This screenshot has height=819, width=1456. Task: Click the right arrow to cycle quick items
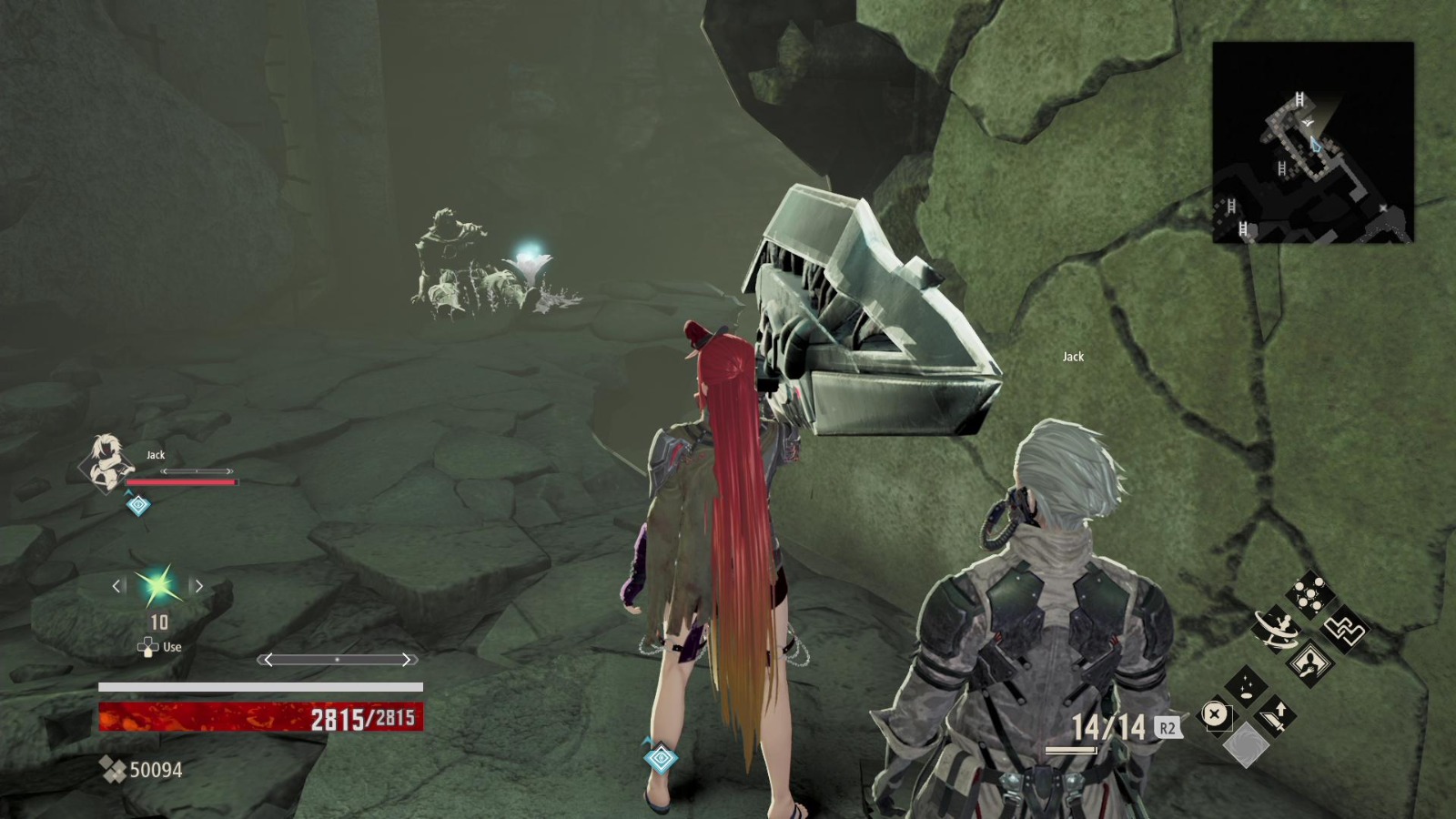click(x=198, y=586)
